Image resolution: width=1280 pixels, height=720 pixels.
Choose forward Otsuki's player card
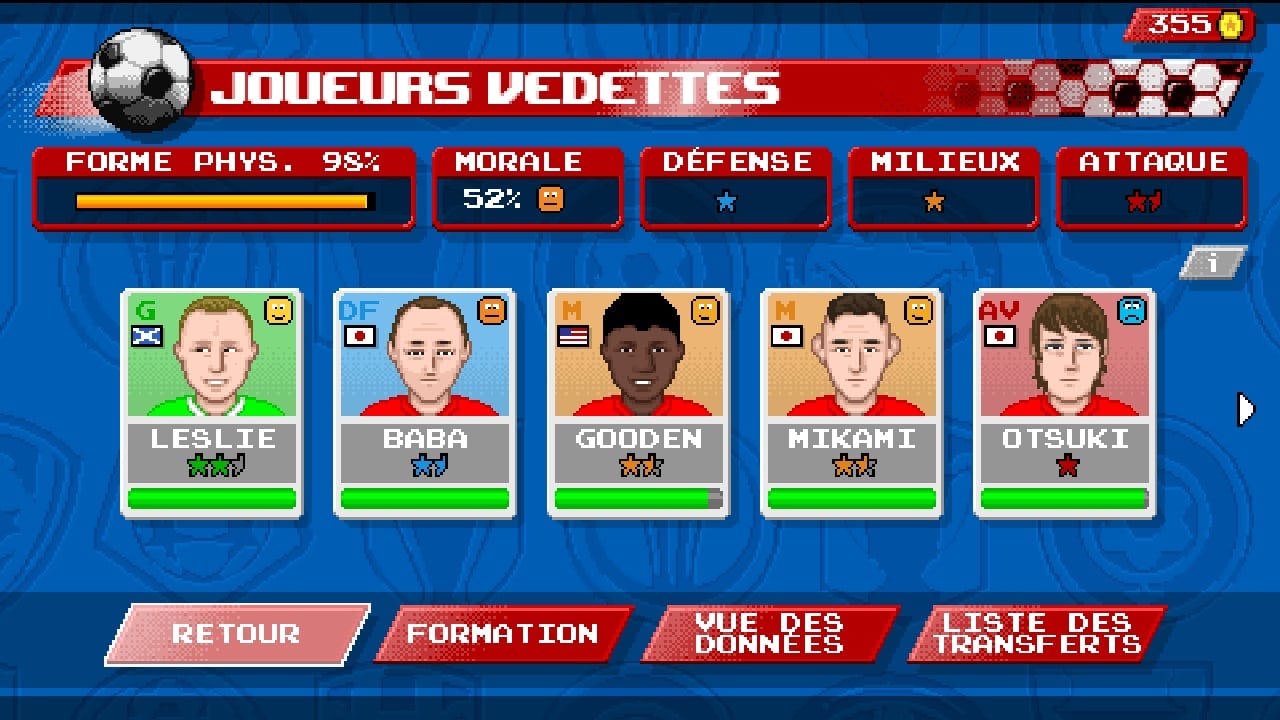click(x=1064, y=403)
